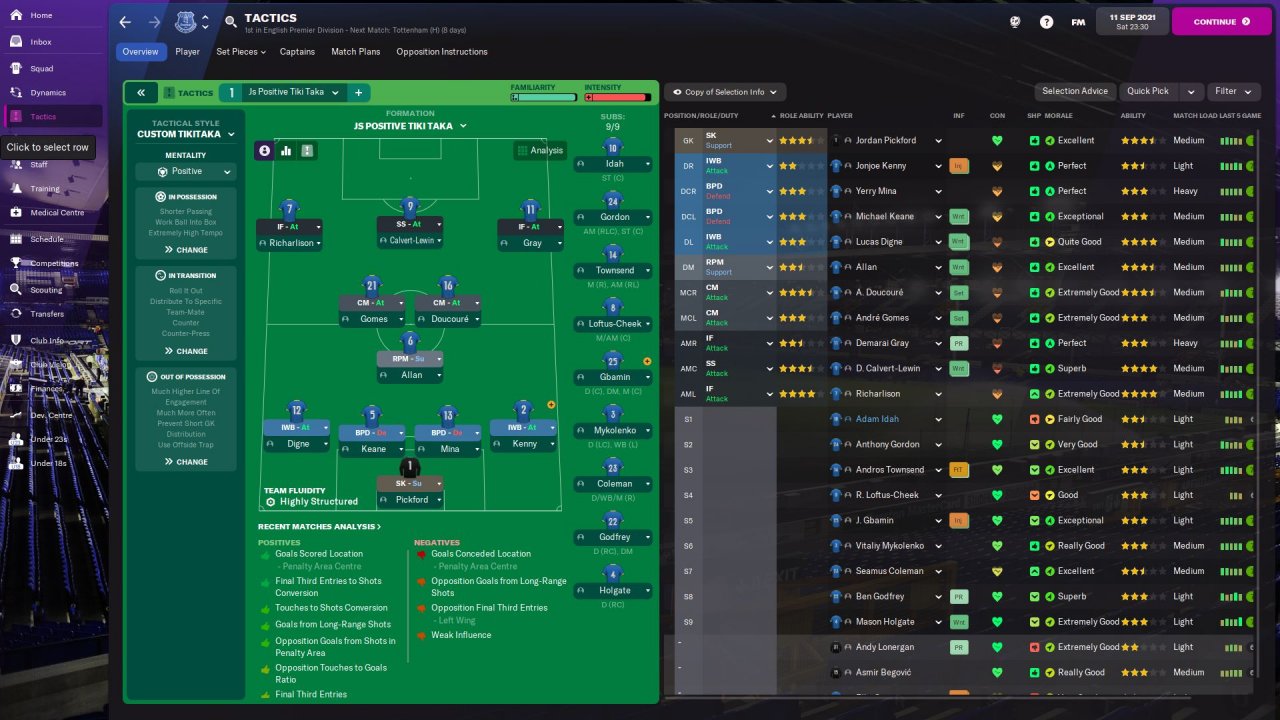Open Copy of Selection Info view dropdown
The image size is (1280, 720).
click(725, 92)
